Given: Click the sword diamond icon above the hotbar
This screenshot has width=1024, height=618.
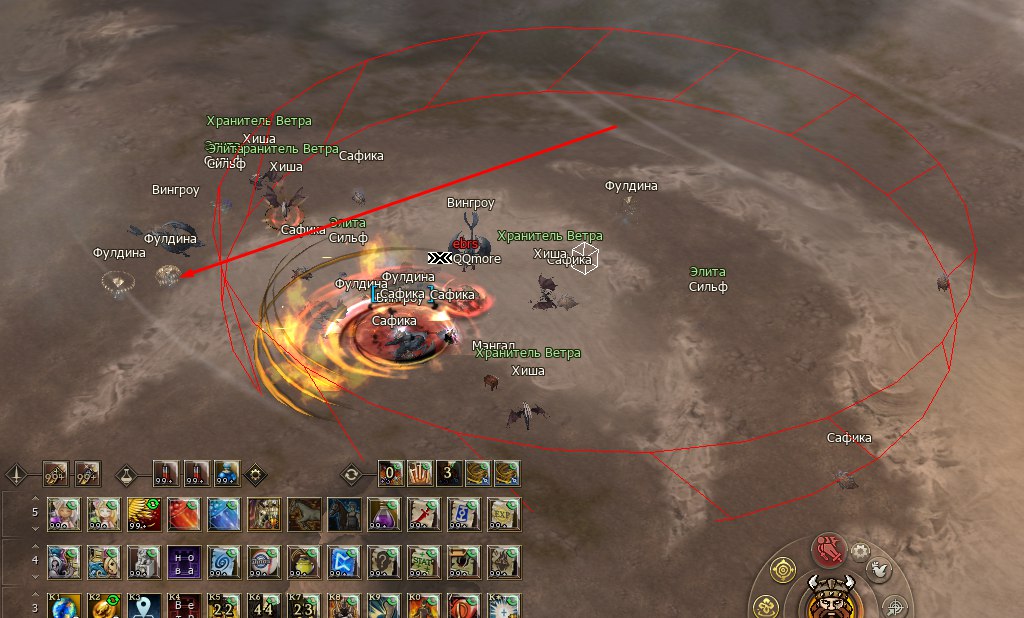Looking at the screenshot, I should 15,472.
